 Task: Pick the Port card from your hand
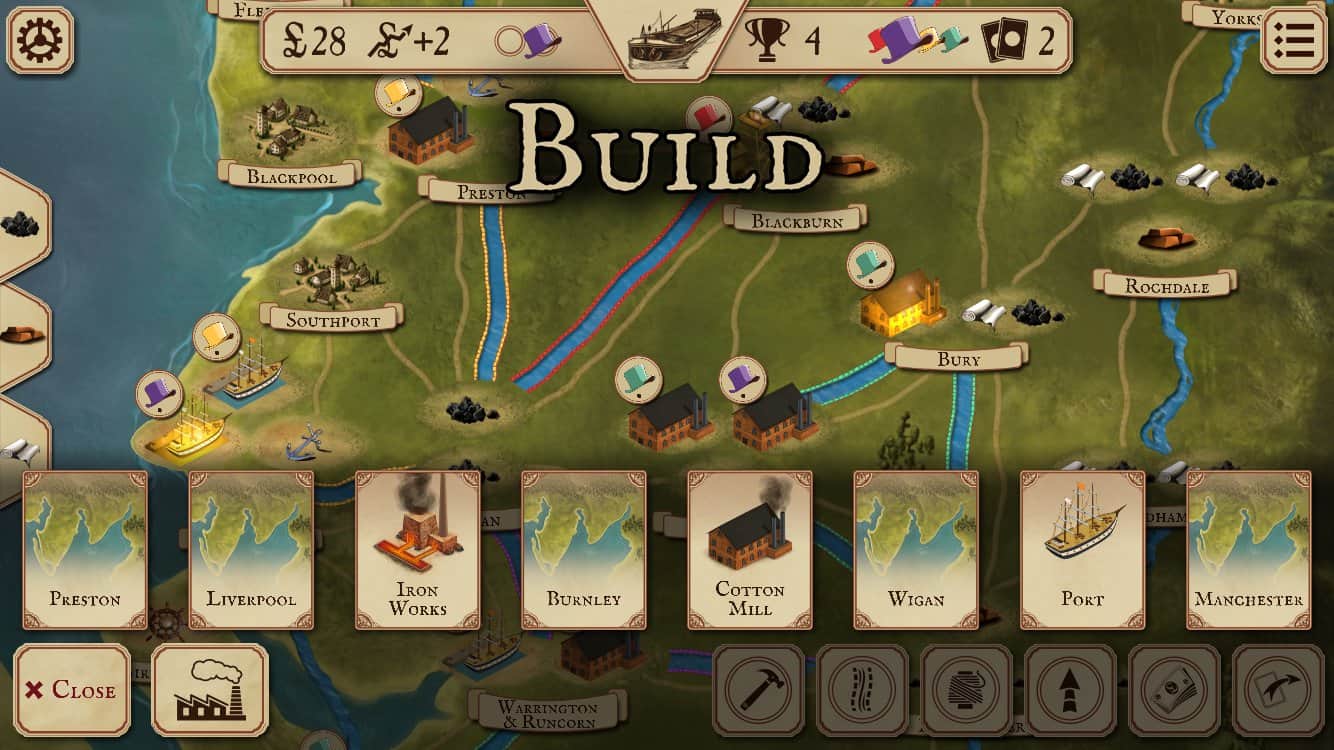click(x=1081, y=550)
